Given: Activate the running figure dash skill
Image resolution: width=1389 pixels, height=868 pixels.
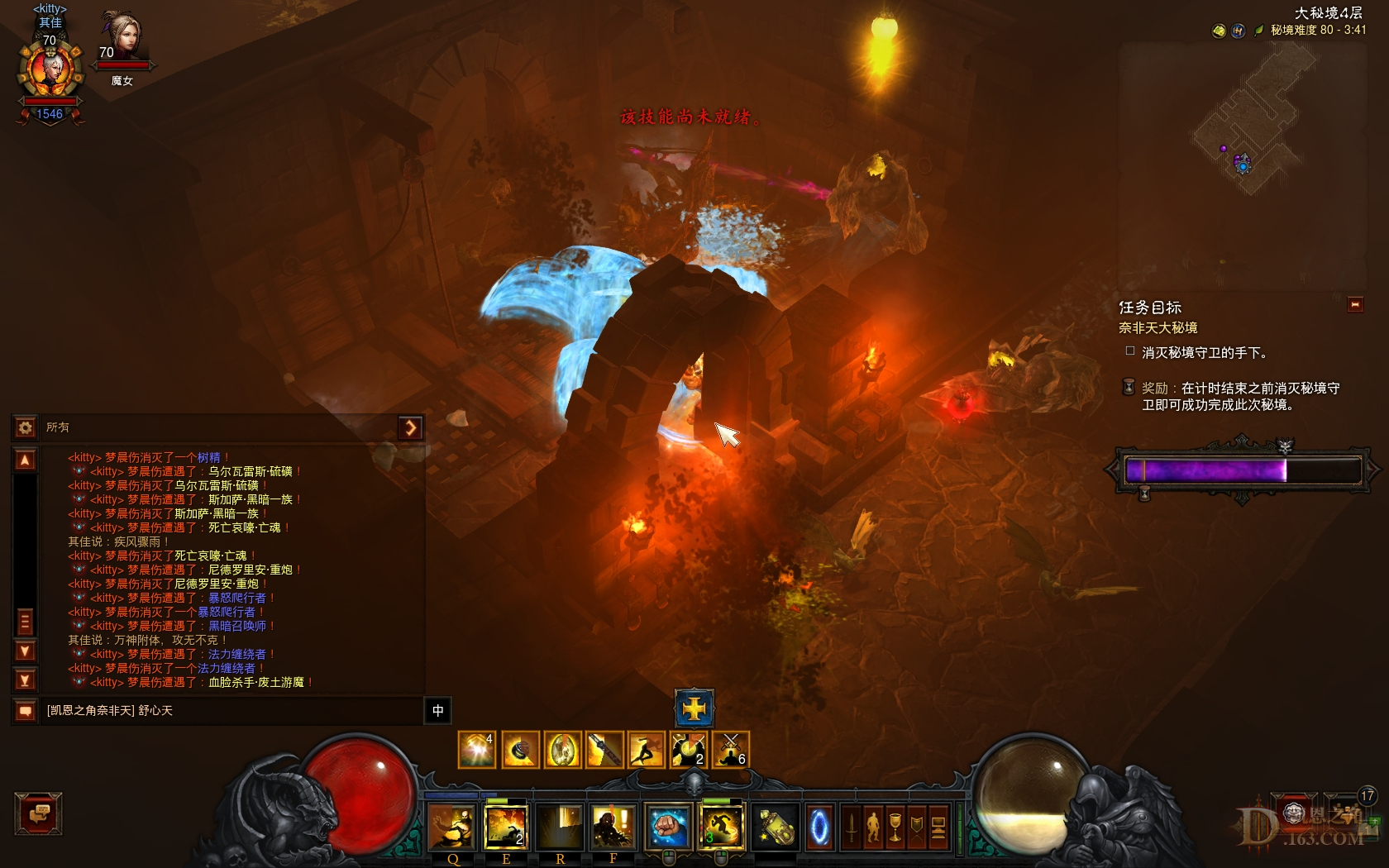Looking at the screenshot, I should (x=721, y=827).
